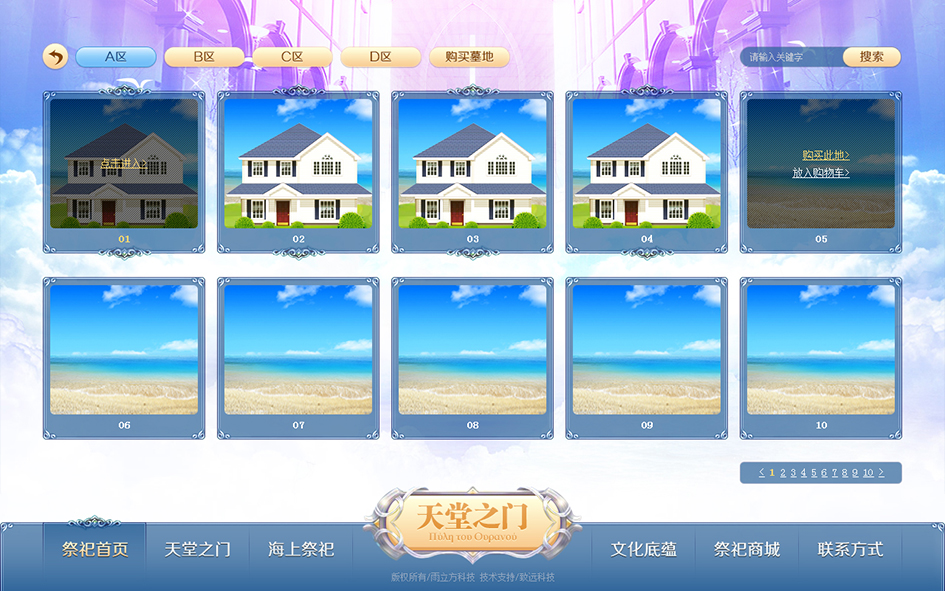Select house plot 02 thumbnail
Viewport: 945px width, 591px height.
point(298,163)
